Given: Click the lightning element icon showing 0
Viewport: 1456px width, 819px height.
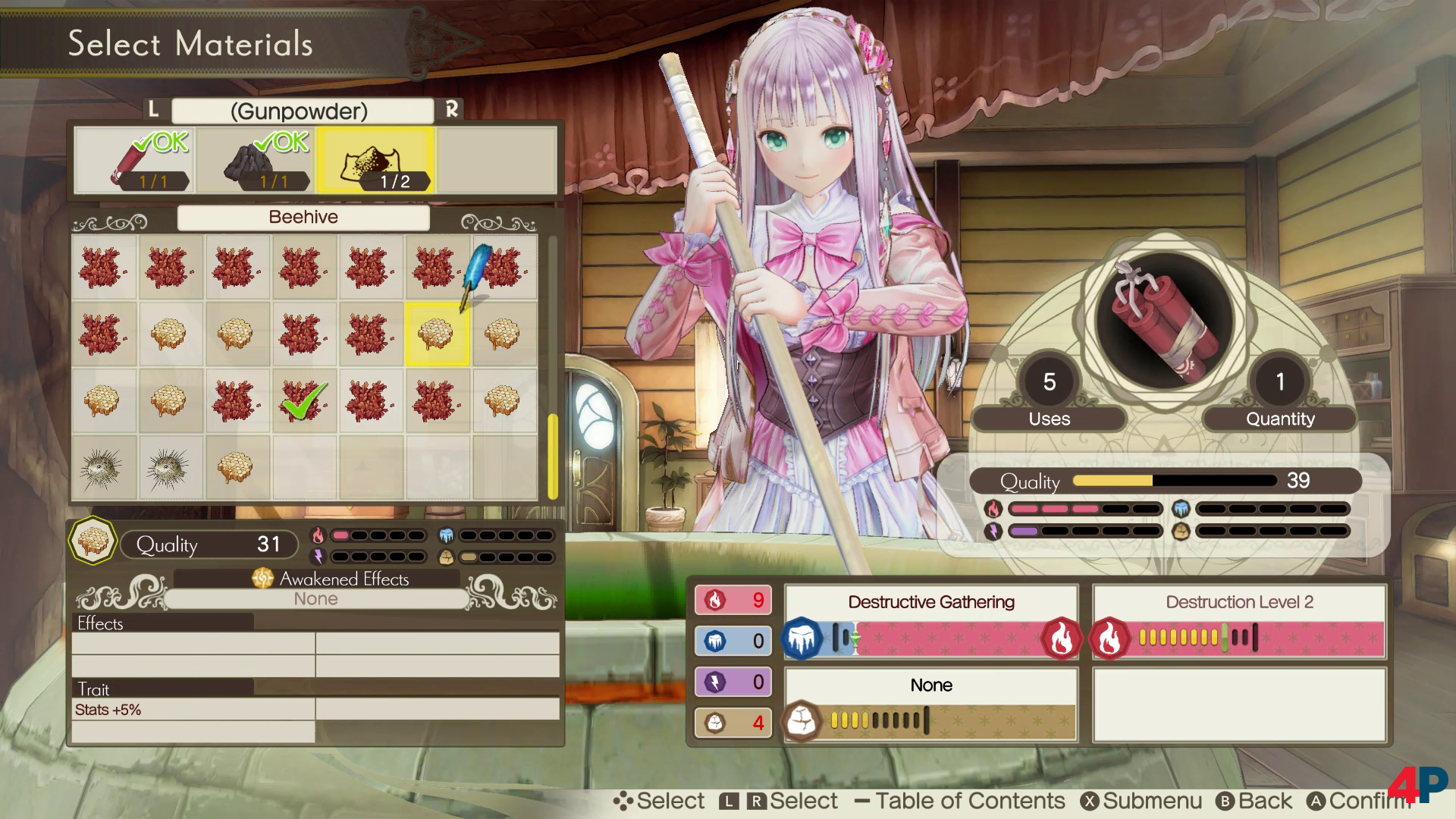Looking at the screenshot, I should (x=714, y=682).
